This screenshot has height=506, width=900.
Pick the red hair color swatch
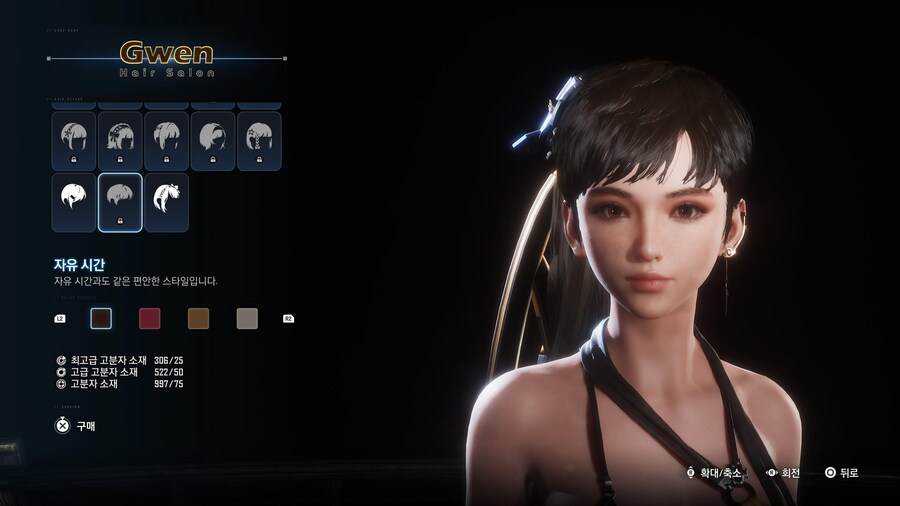[149, 319]
